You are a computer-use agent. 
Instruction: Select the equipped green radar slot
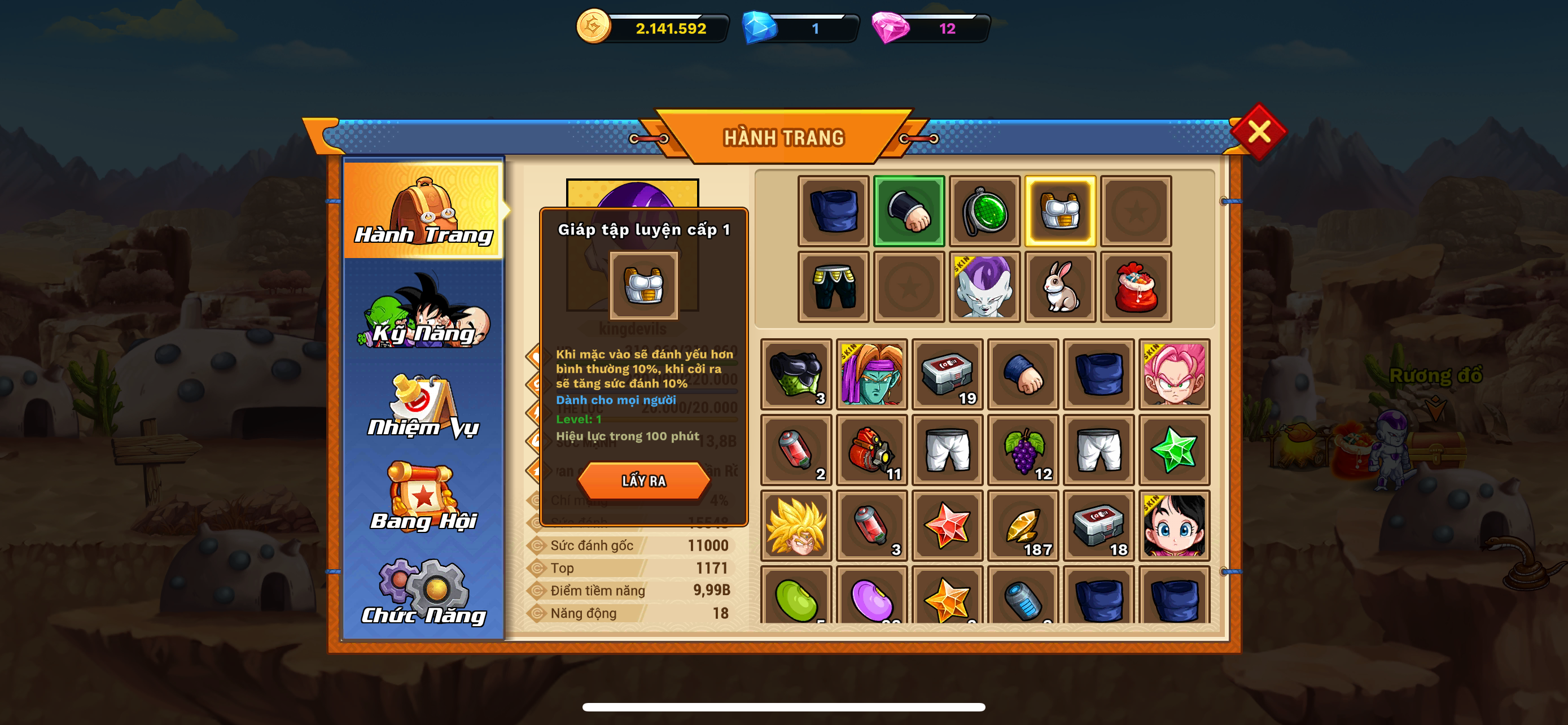click(984, 211)
